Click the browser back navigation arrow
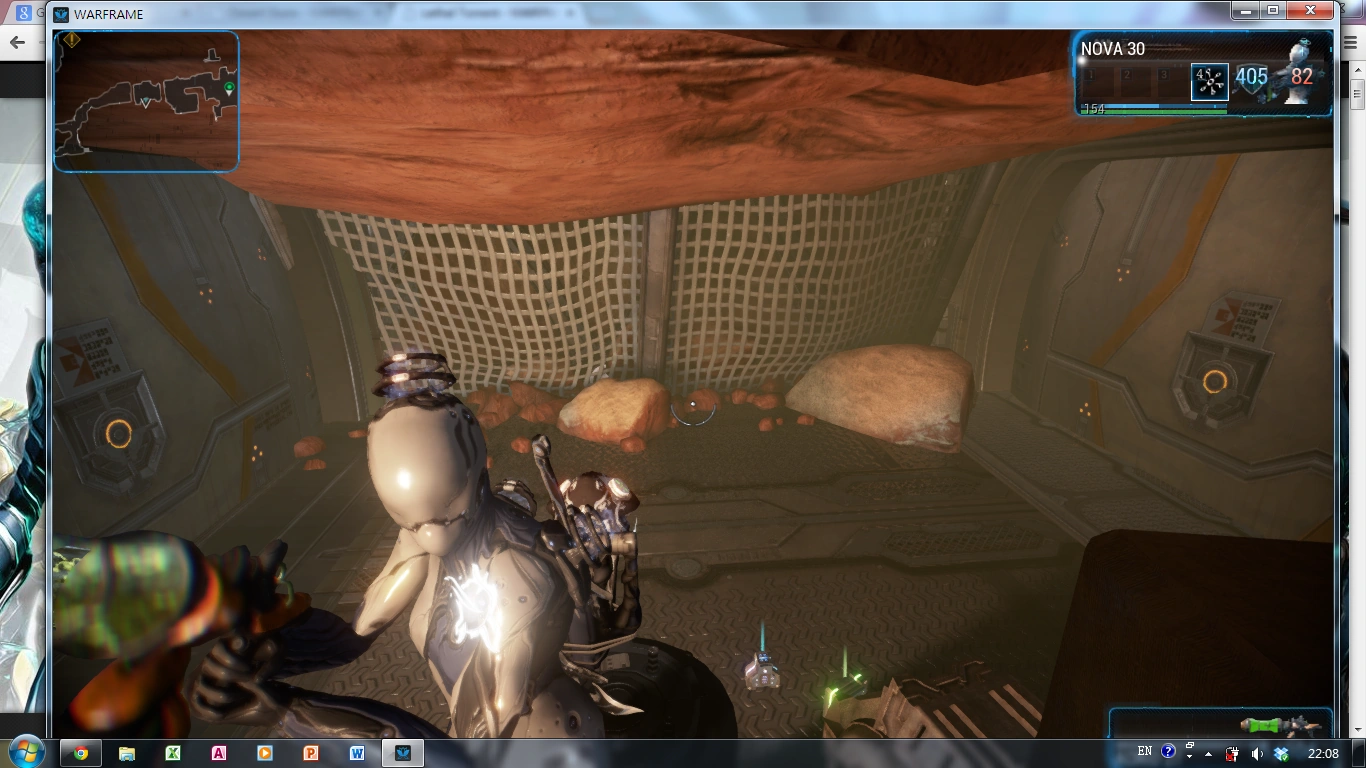Image resolution: width=1366 pixels, height=768 pixels. pyautogui.click(x=16, y=42)
